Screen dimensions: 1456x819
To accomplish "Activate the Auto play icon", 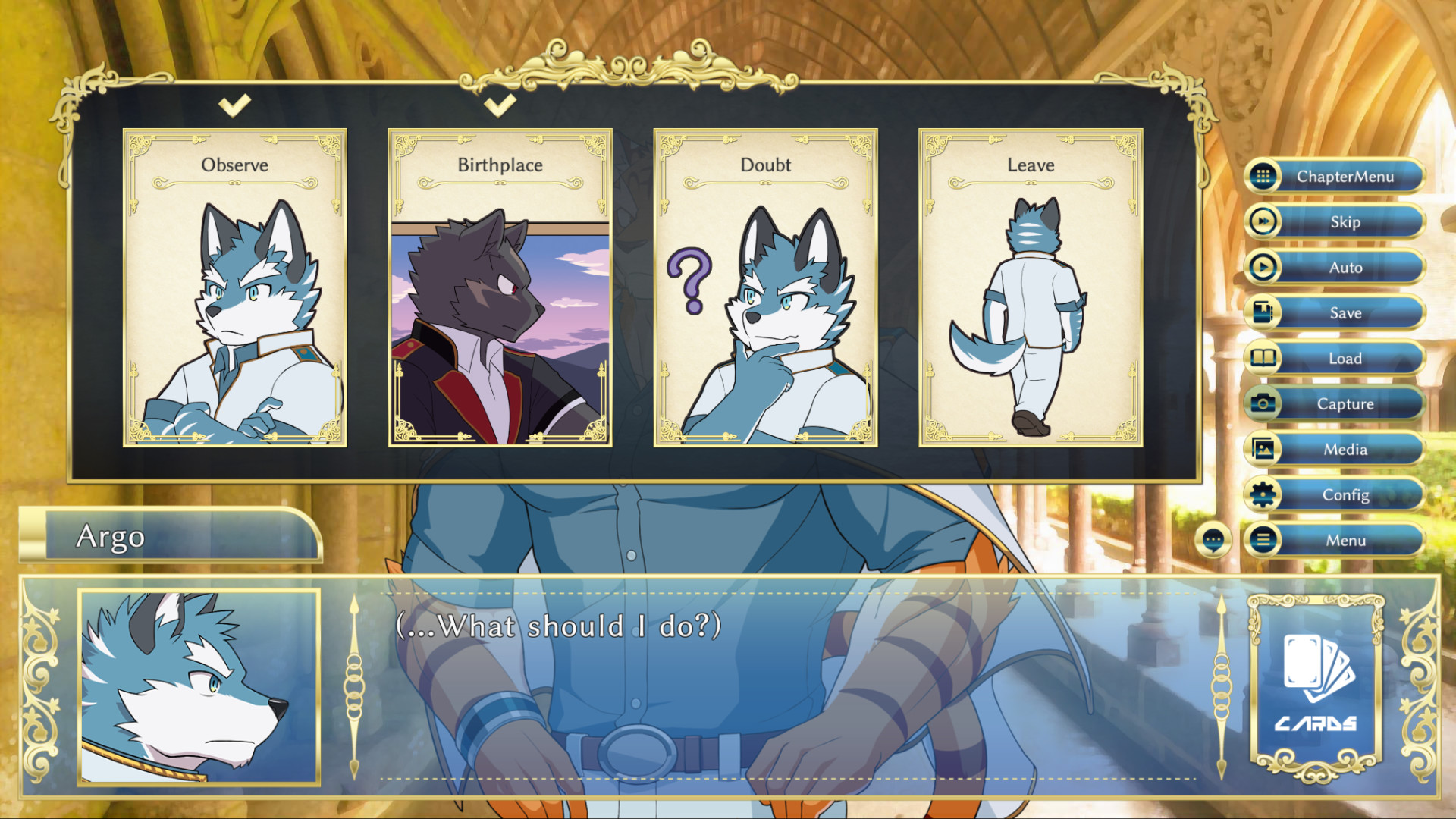I will click(1263, 267).
